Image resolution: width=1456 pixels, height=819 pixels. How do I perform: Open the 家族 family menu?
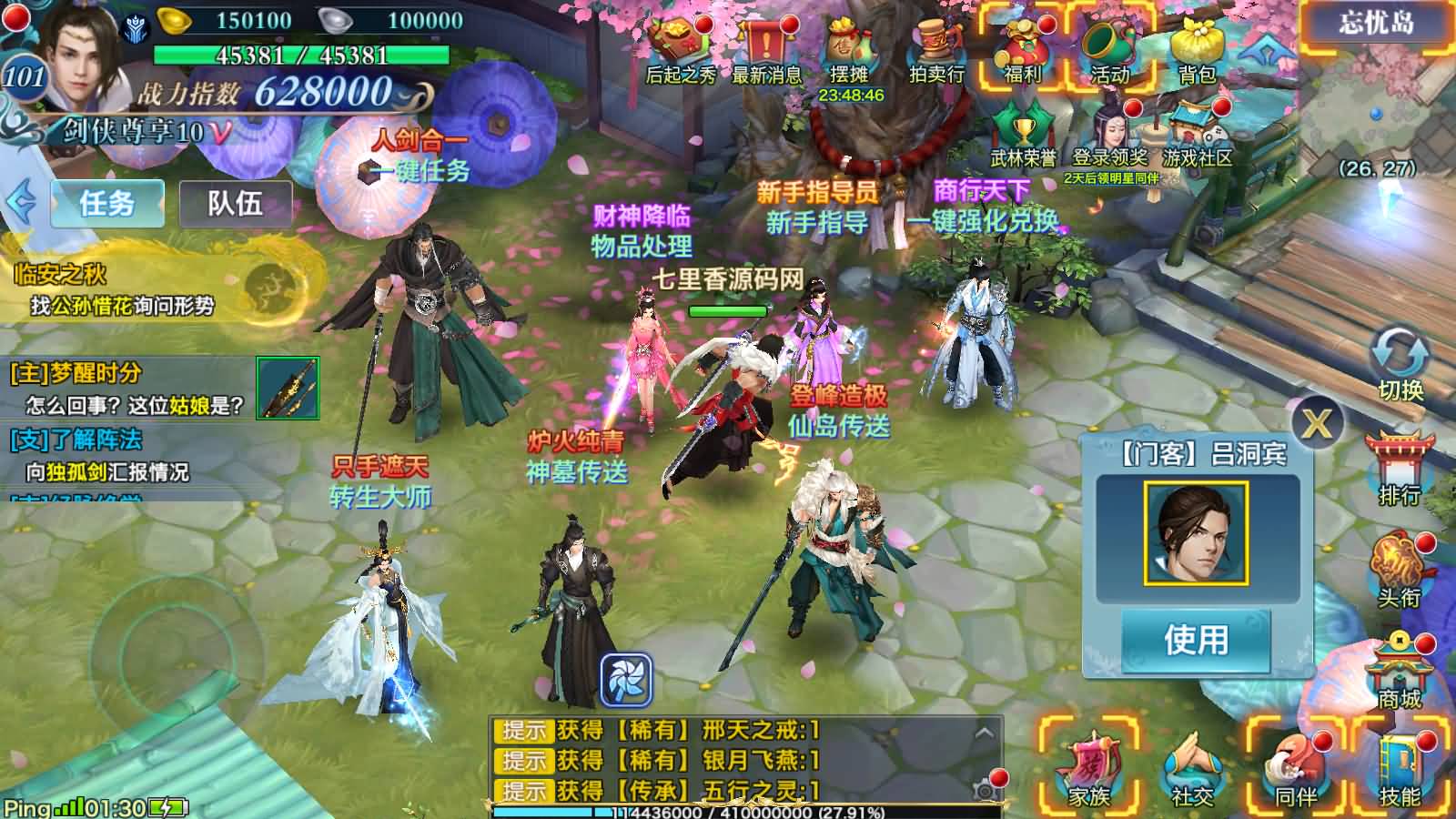pos(1088,769)
